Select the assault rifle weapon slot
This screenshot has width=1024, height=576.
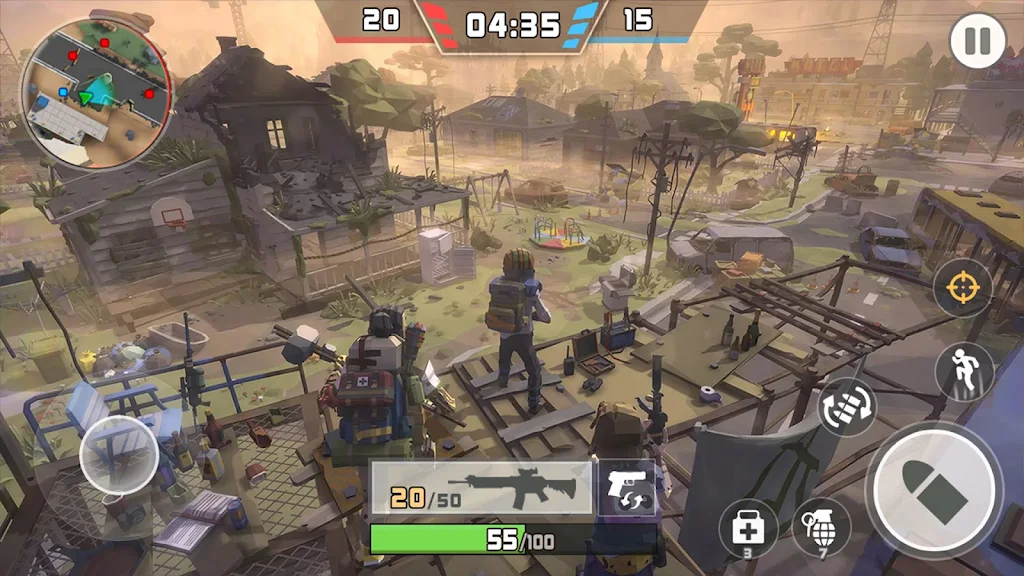pyautogui.click(x=482, y=489)
